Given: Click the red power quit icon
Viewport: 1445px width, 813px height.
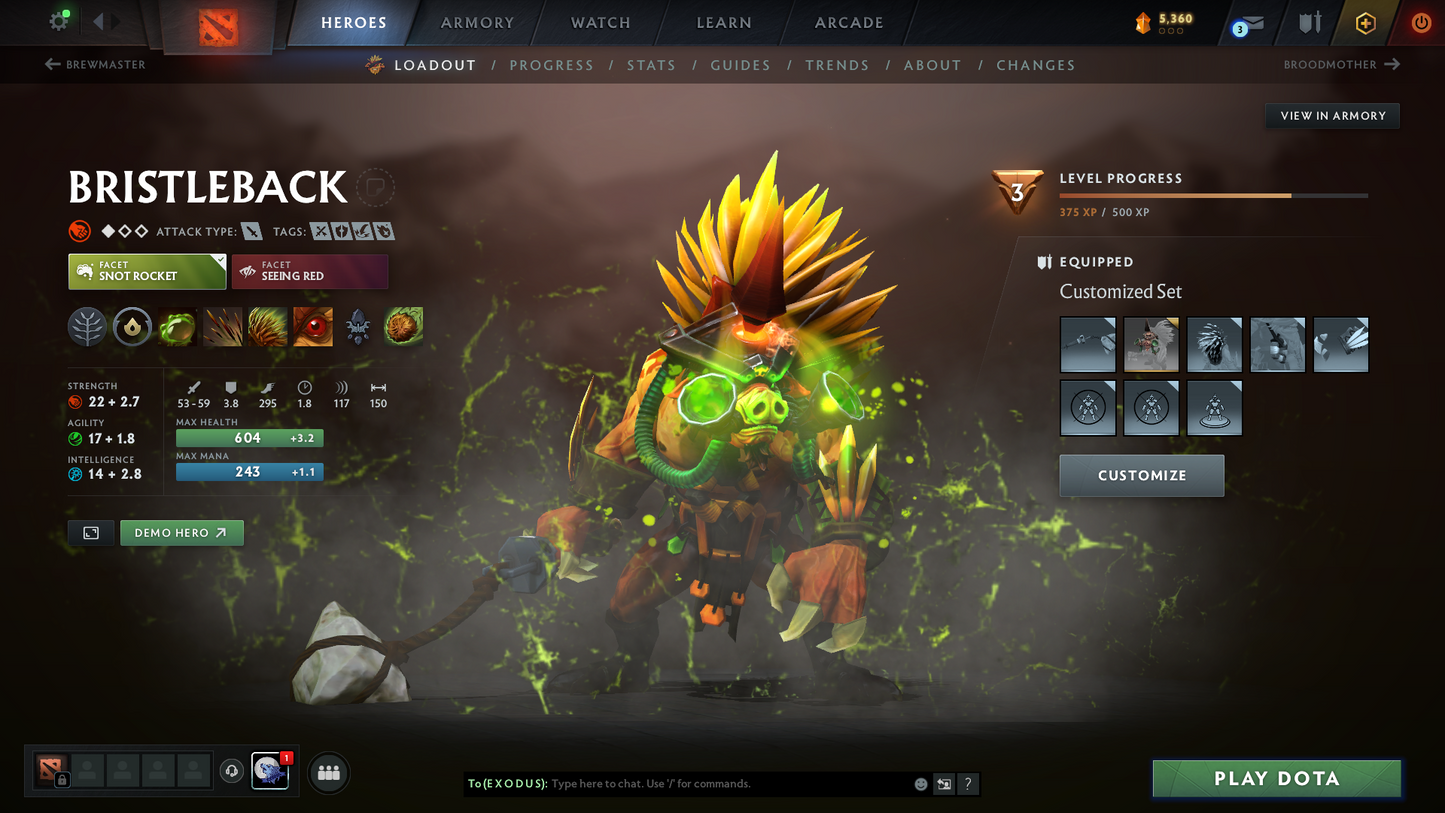Looking at the screenshot, I should (1421, 23).
